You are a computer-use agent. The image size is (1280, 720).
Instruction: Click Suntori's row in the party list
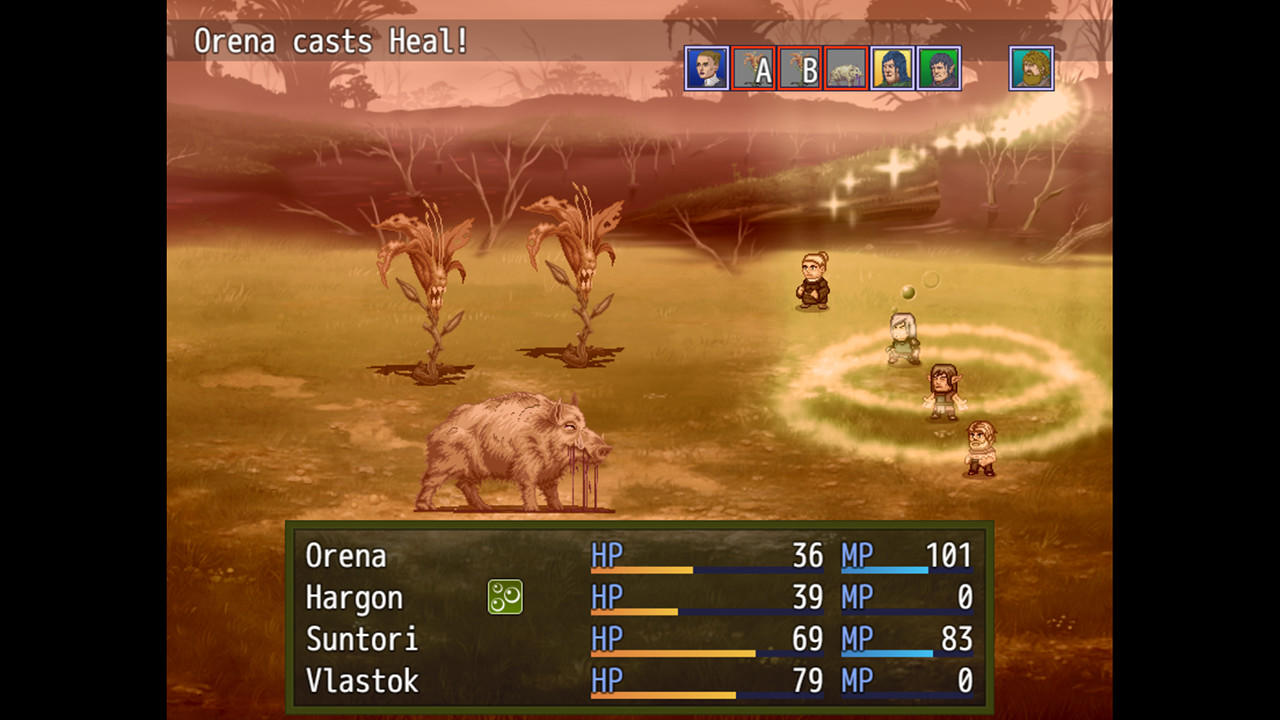coord(362,639)
